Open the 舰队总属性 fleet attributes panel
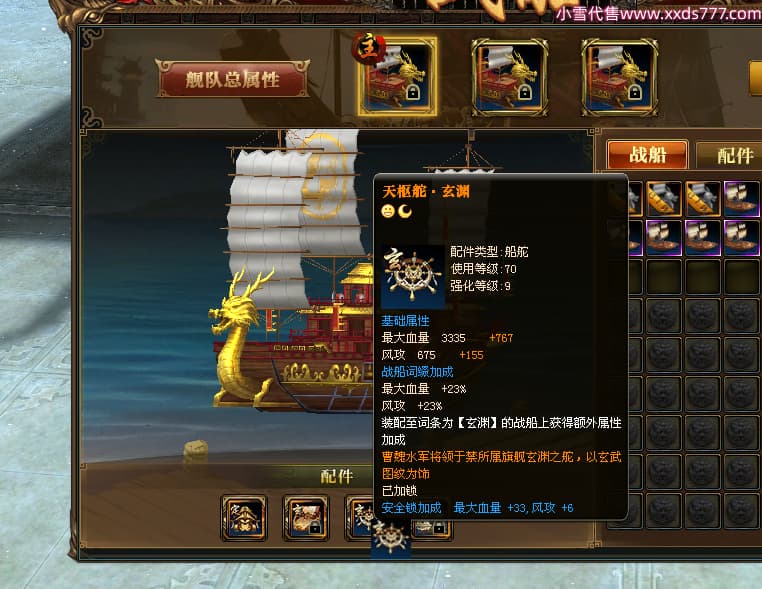Screen dimensions: 762x589 232,80
